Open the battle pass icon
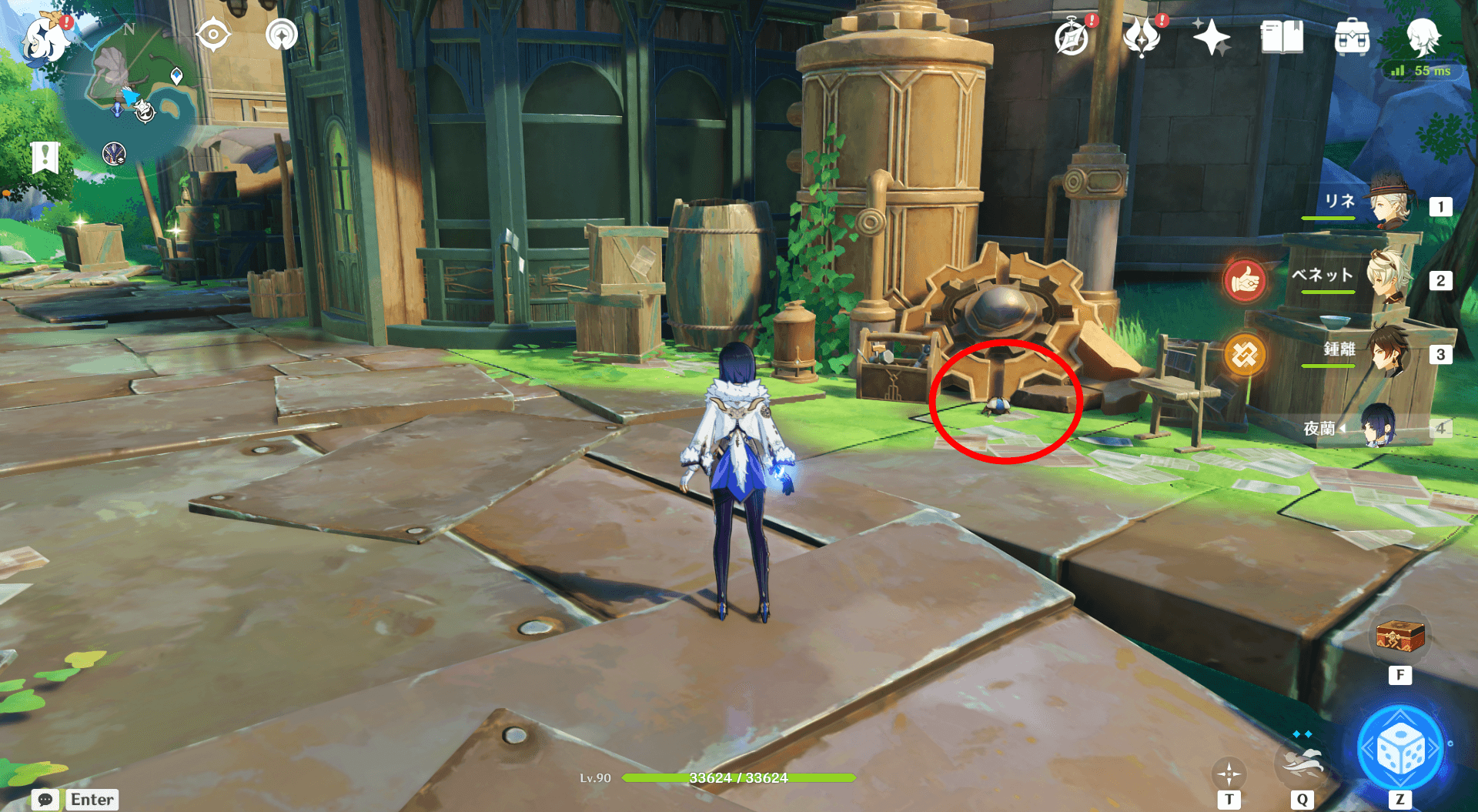Image resolution: width=1478 pixels, height=812 pixels. coord(1142,36)
